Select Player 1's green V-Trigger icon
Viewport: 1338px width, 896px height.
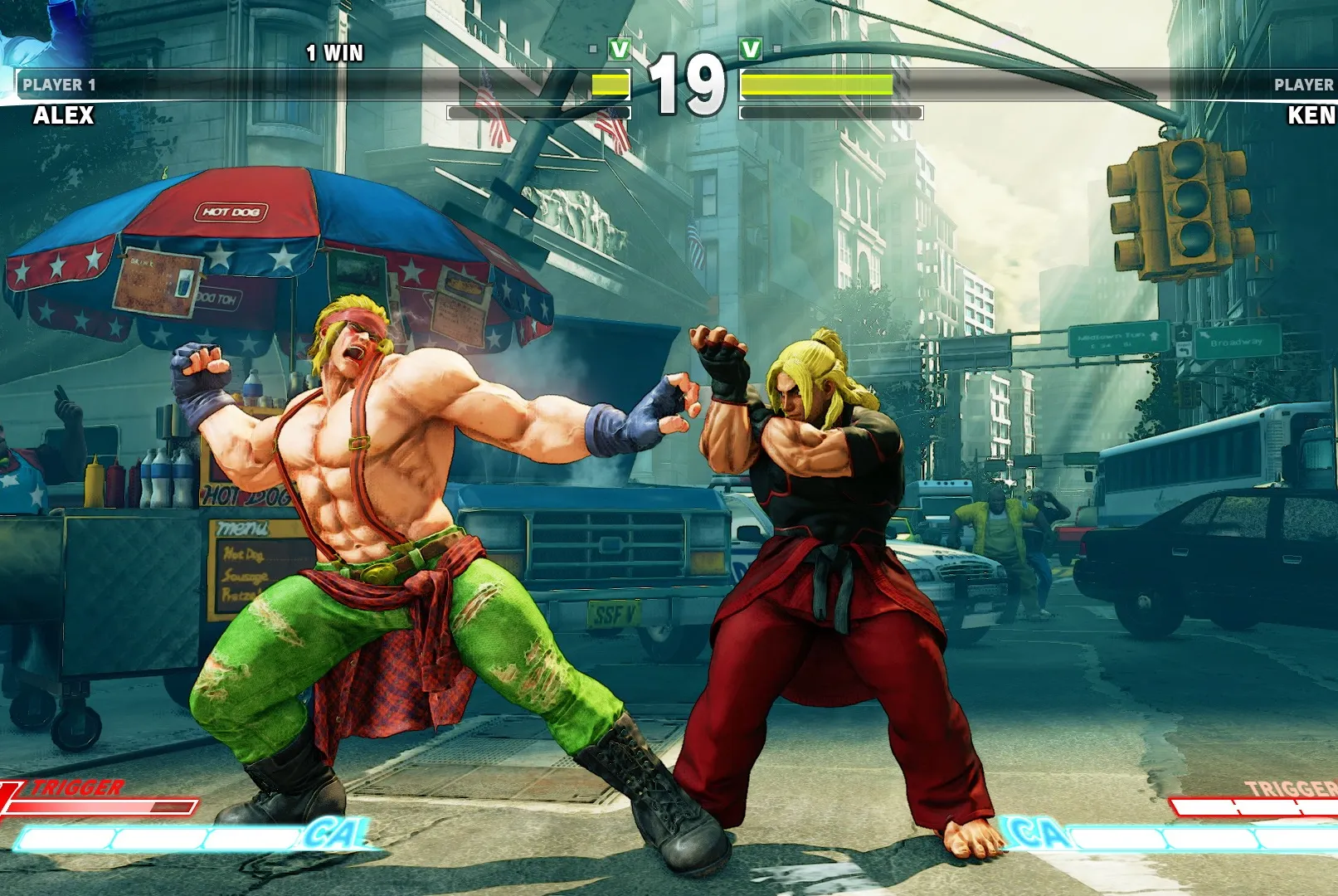[x=618, y=47]
